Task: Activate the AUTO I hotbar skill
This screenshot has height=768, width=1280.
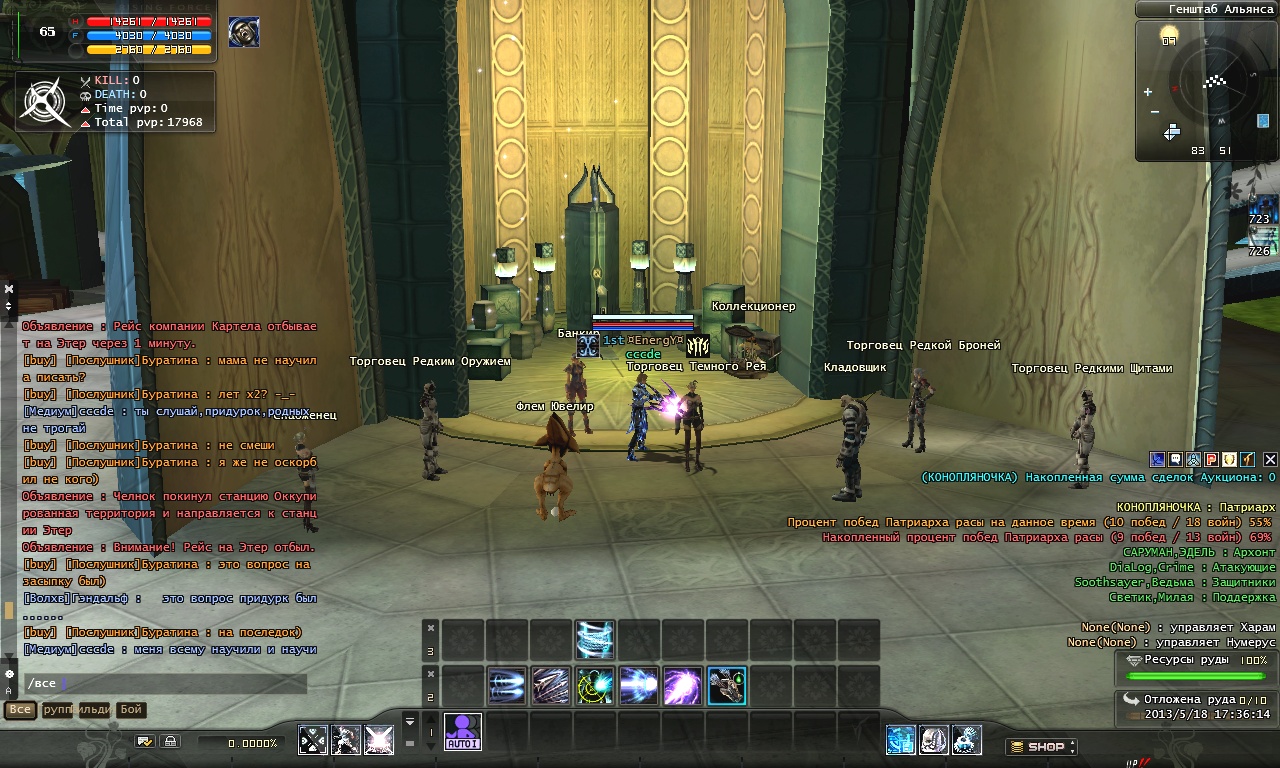Action: point(463,731)
